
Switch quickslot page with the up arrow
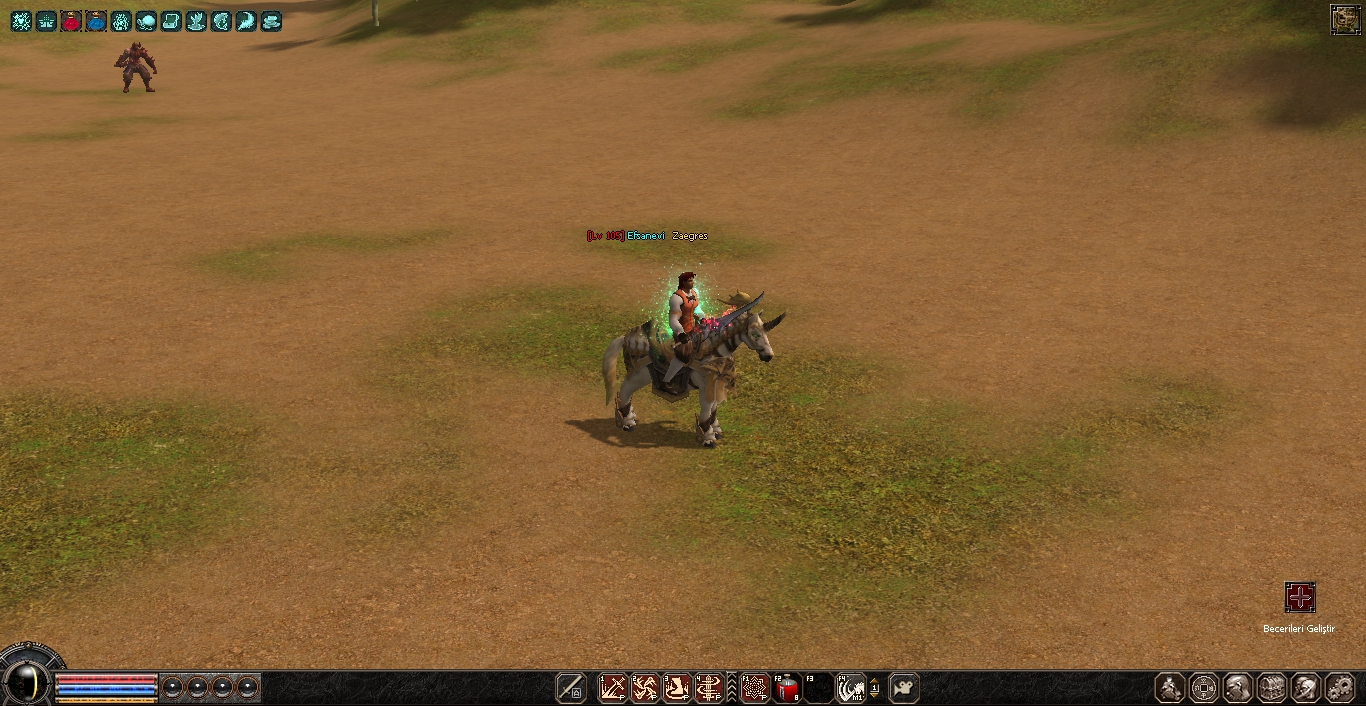click(875, 681)
